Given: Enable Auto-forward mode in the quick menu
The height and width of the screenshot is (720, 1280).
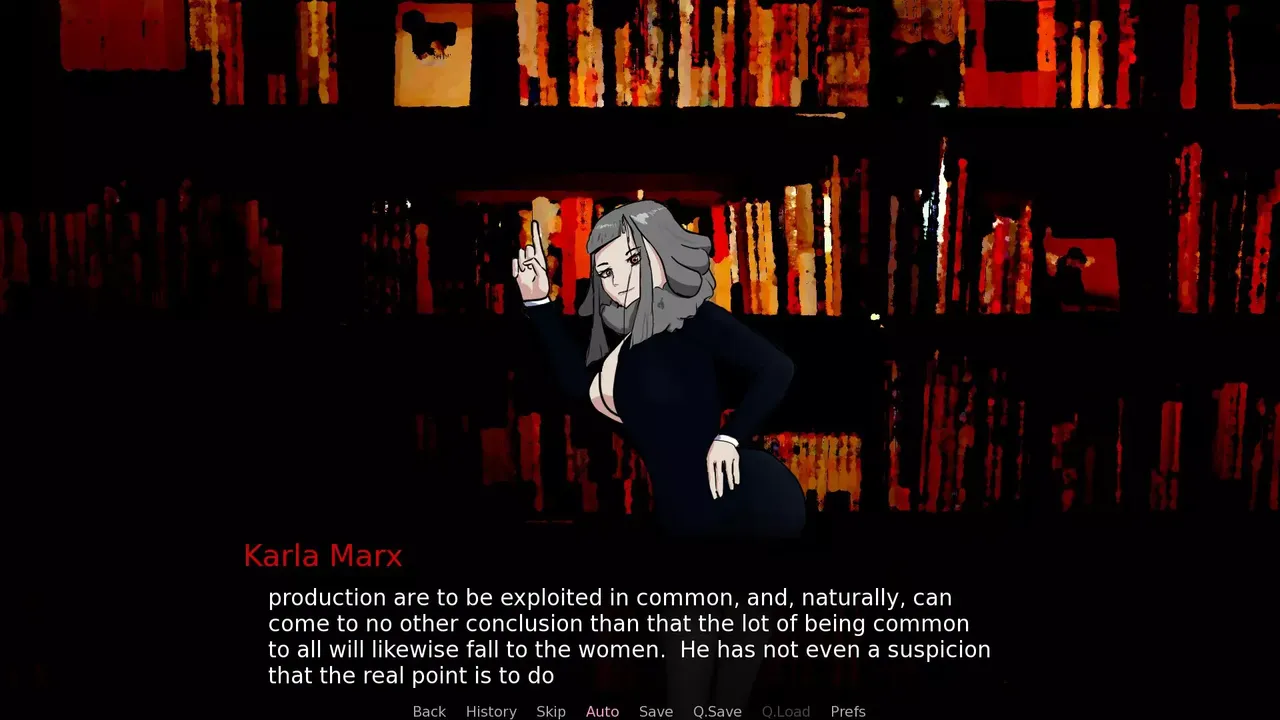Looking at the screenshot, I should coord(602,711).
